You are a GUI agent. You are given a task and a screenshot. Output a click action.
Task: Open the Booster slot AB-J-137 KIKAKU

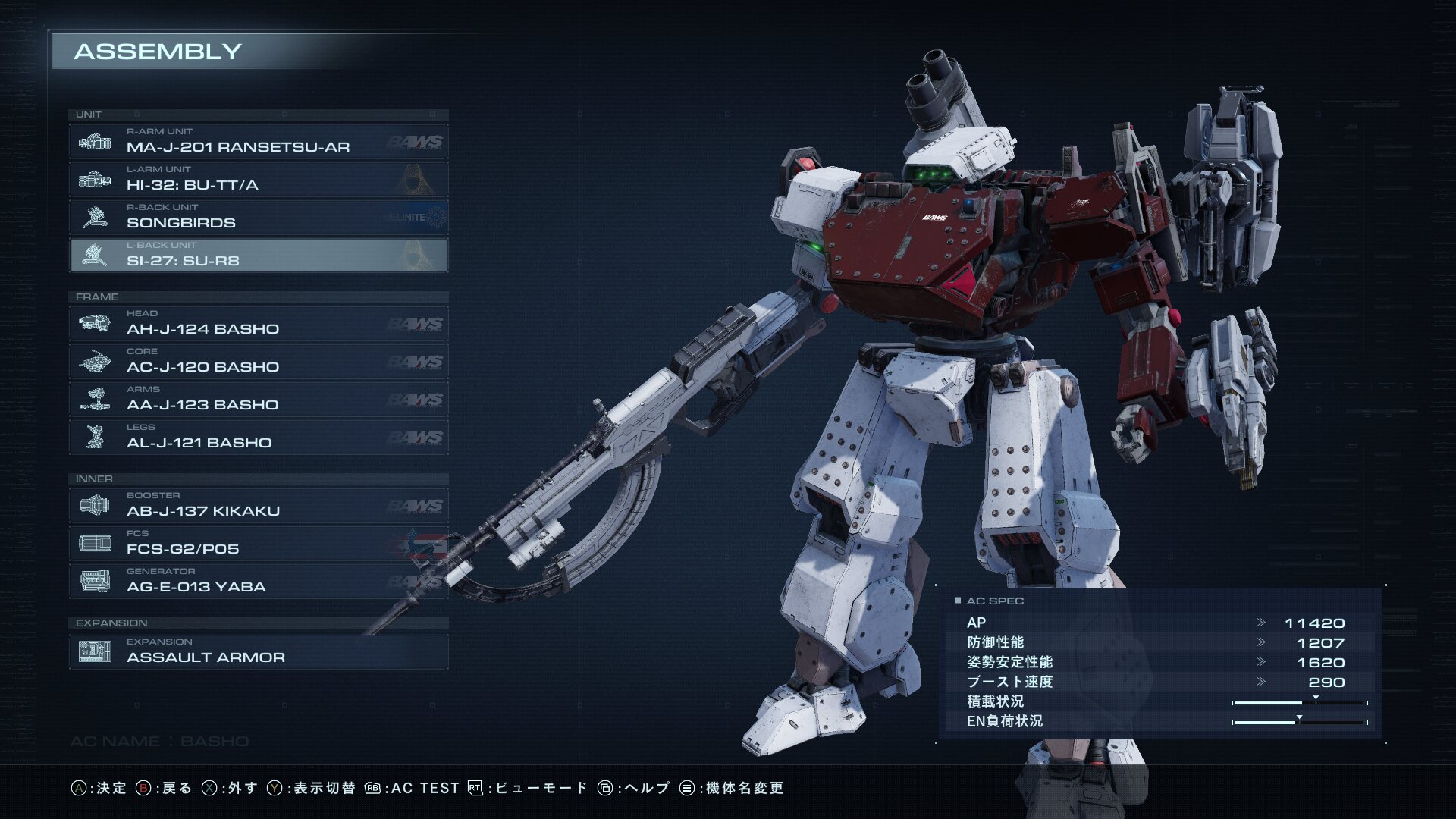click(258, 506)
